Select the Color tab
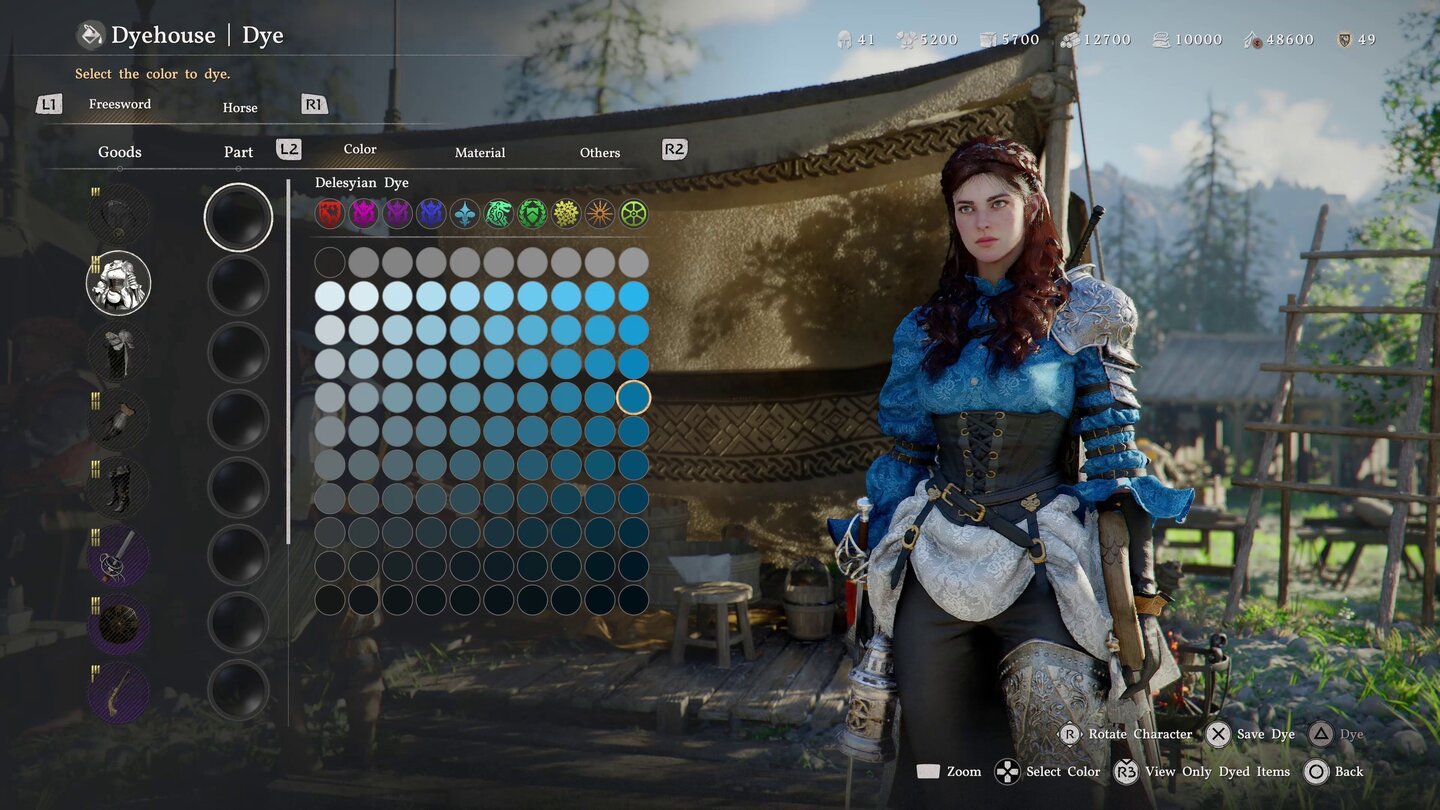Screen dimensions: 1440x810 coord(360,149)
